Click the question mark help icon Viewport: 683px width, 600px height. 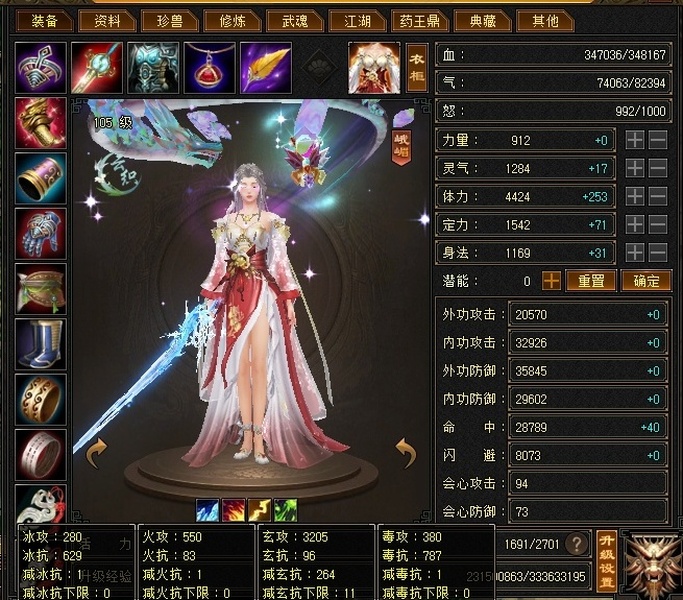(x=576, y=544)
